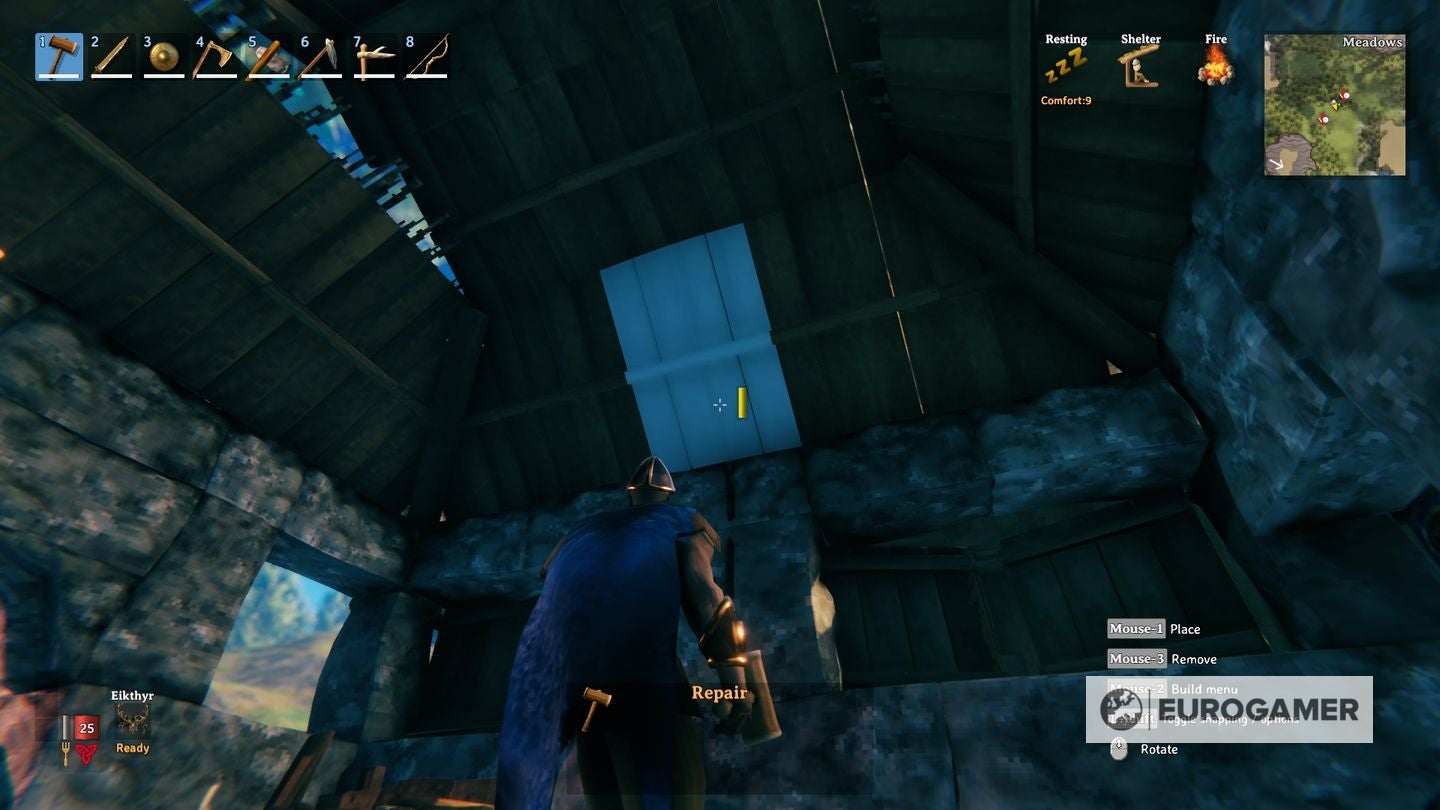Click the Shelter status icon
1440x810 pixels.
[1140, 65]
